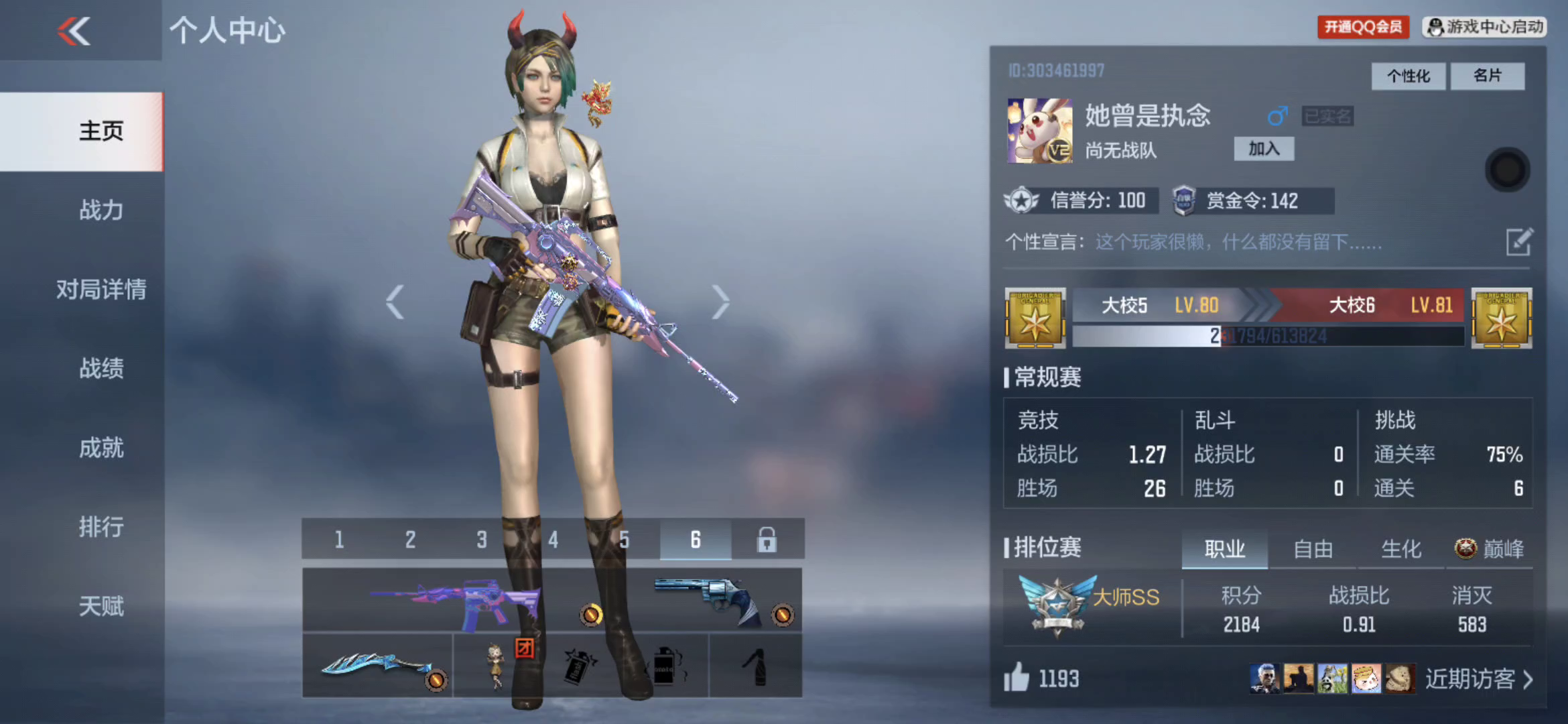Go back using the double-arrow button
Viewport: 1568px width, 724px height.
tap(74, 32)
